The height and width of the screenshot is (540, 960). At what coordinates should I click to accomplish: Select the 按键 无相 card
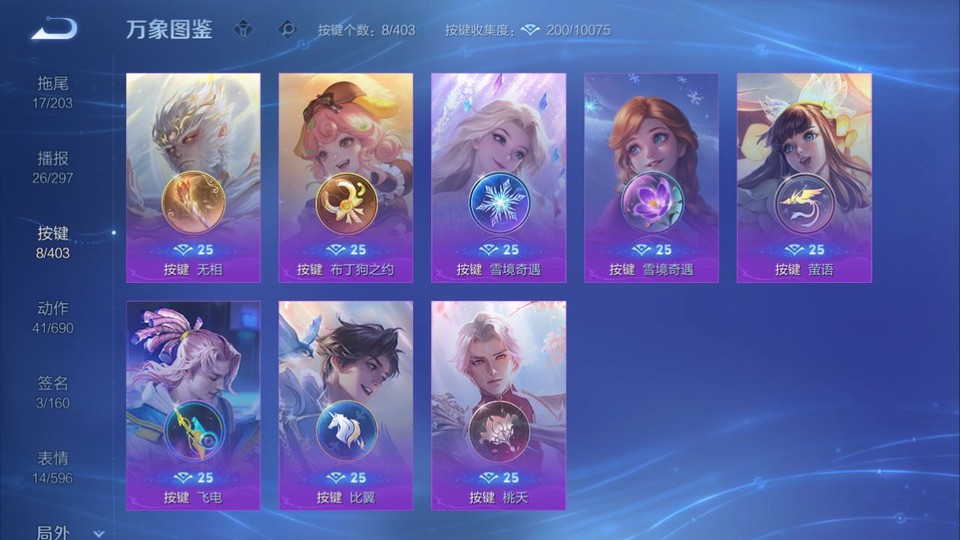coord(193,177)
